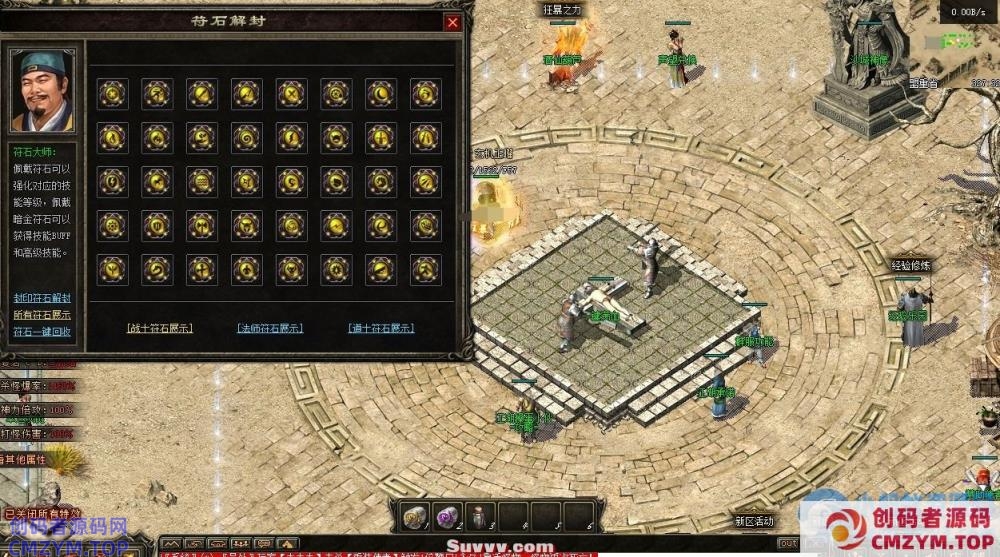View the 法师符石展示 mage rune display

click(270, 328)
